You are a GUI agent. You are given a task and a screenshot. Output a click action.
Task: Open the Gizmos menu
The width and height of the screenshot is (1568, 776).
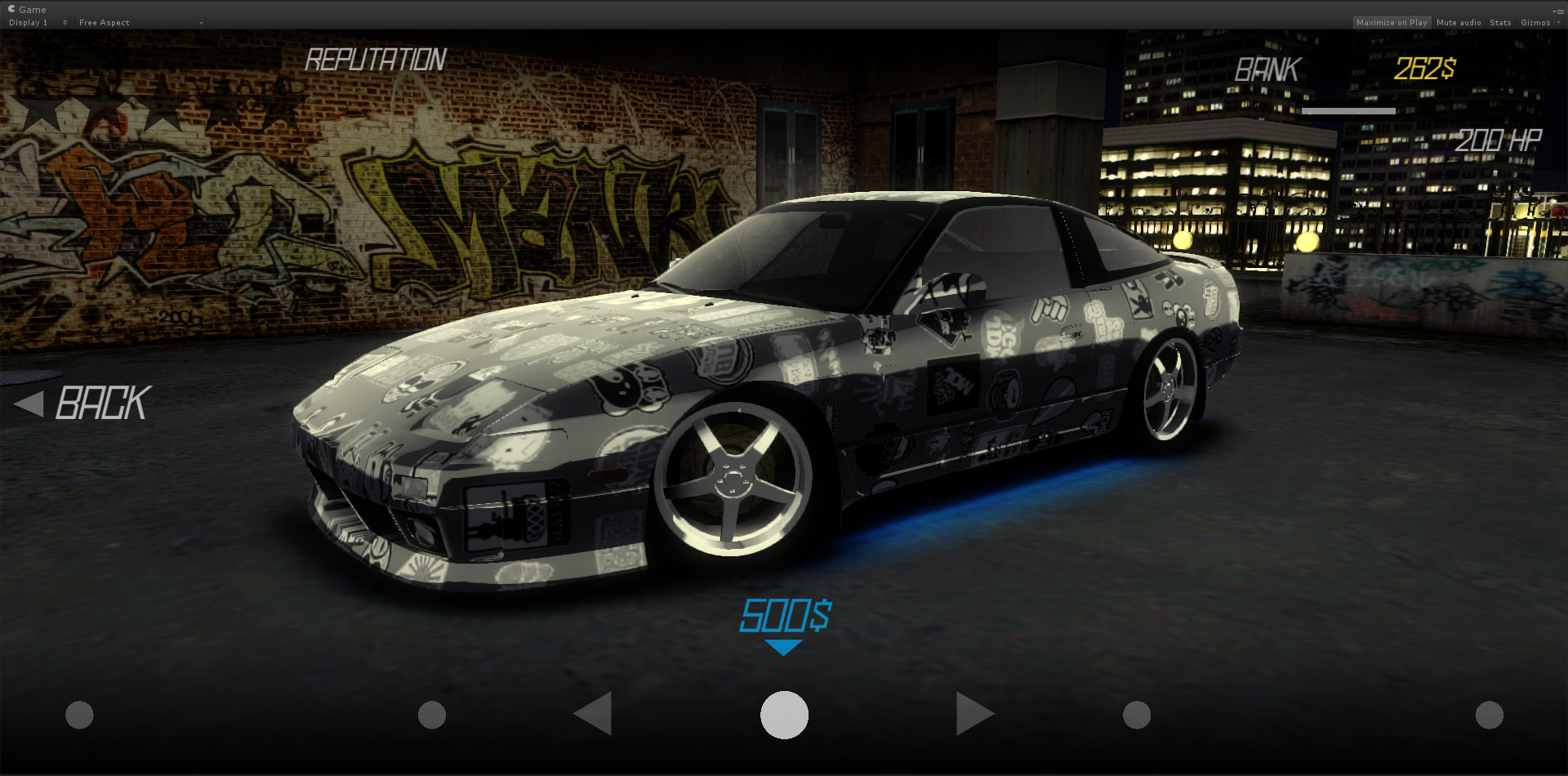1538,22
